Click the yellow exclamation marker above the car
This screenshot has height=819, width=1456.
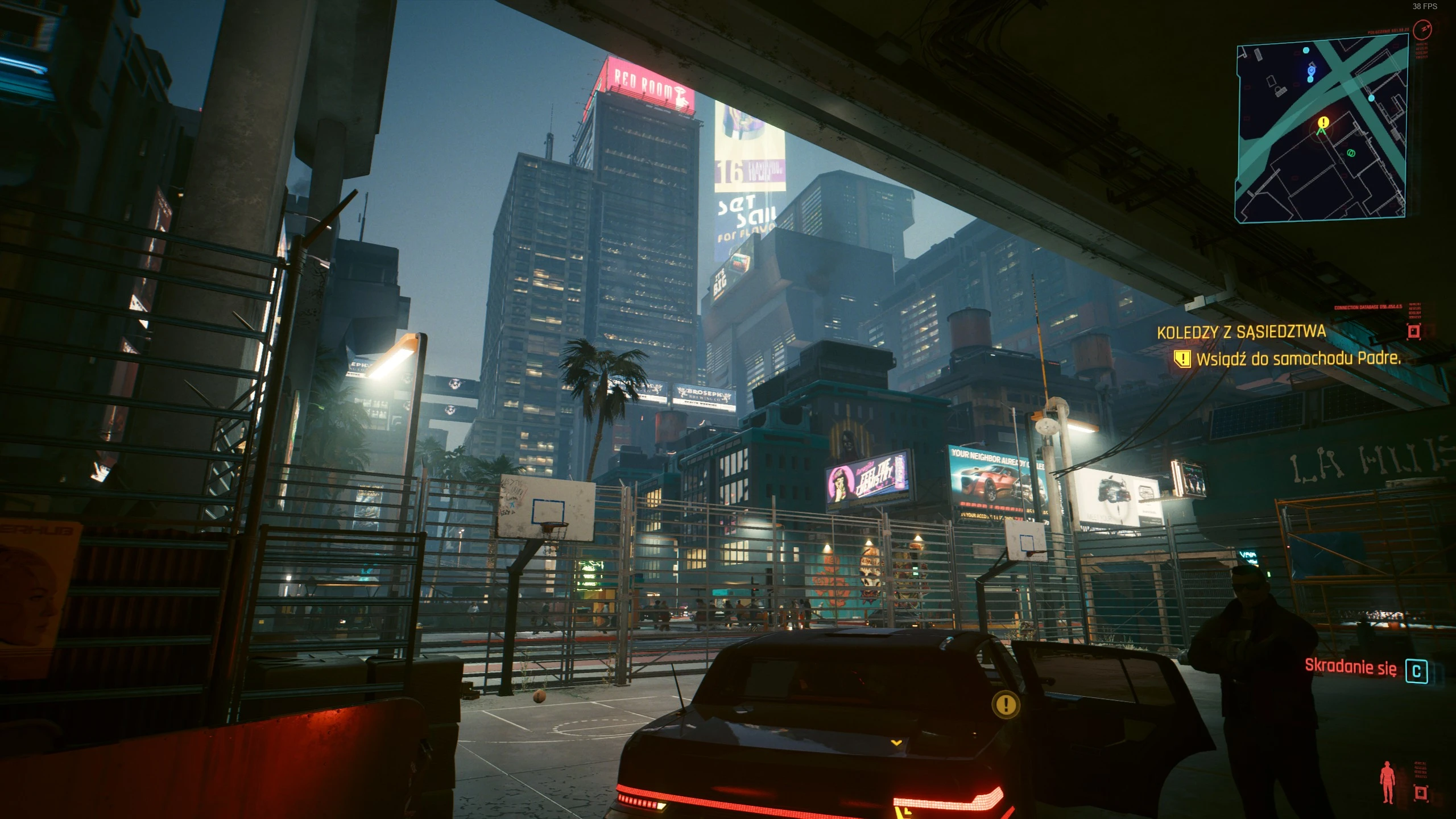tap(1006, 705)
